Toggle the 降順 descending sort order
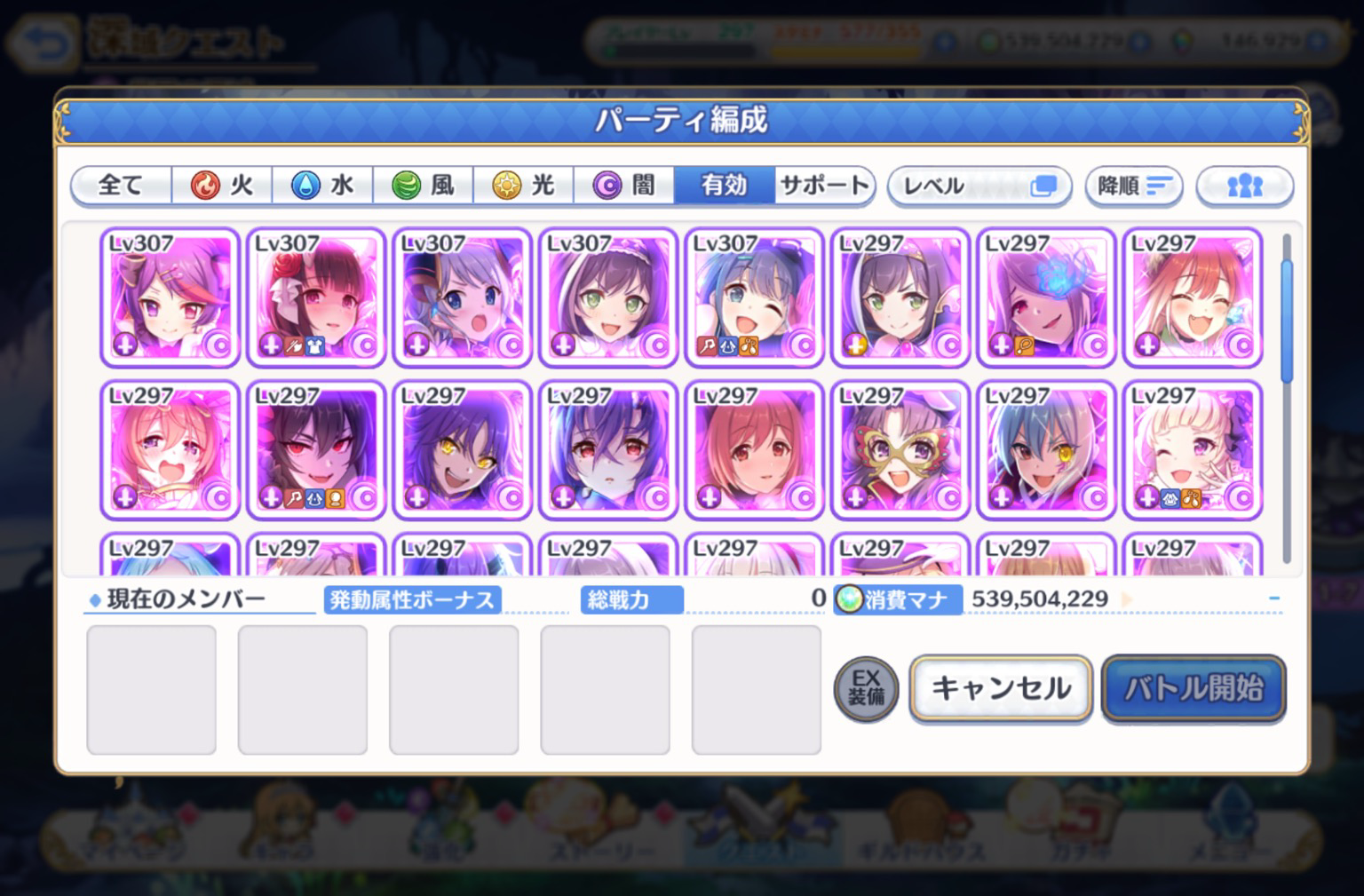1364x896 pixels. coord(1134,186)
